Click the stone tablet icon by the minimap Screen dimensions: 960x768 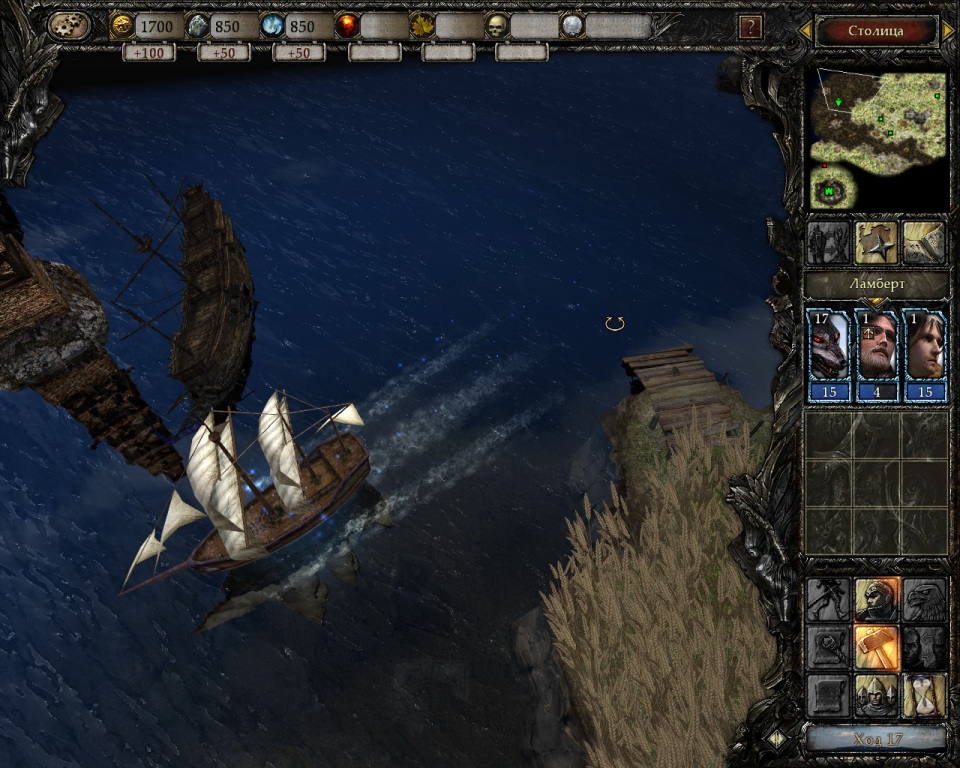pos(925,242)
